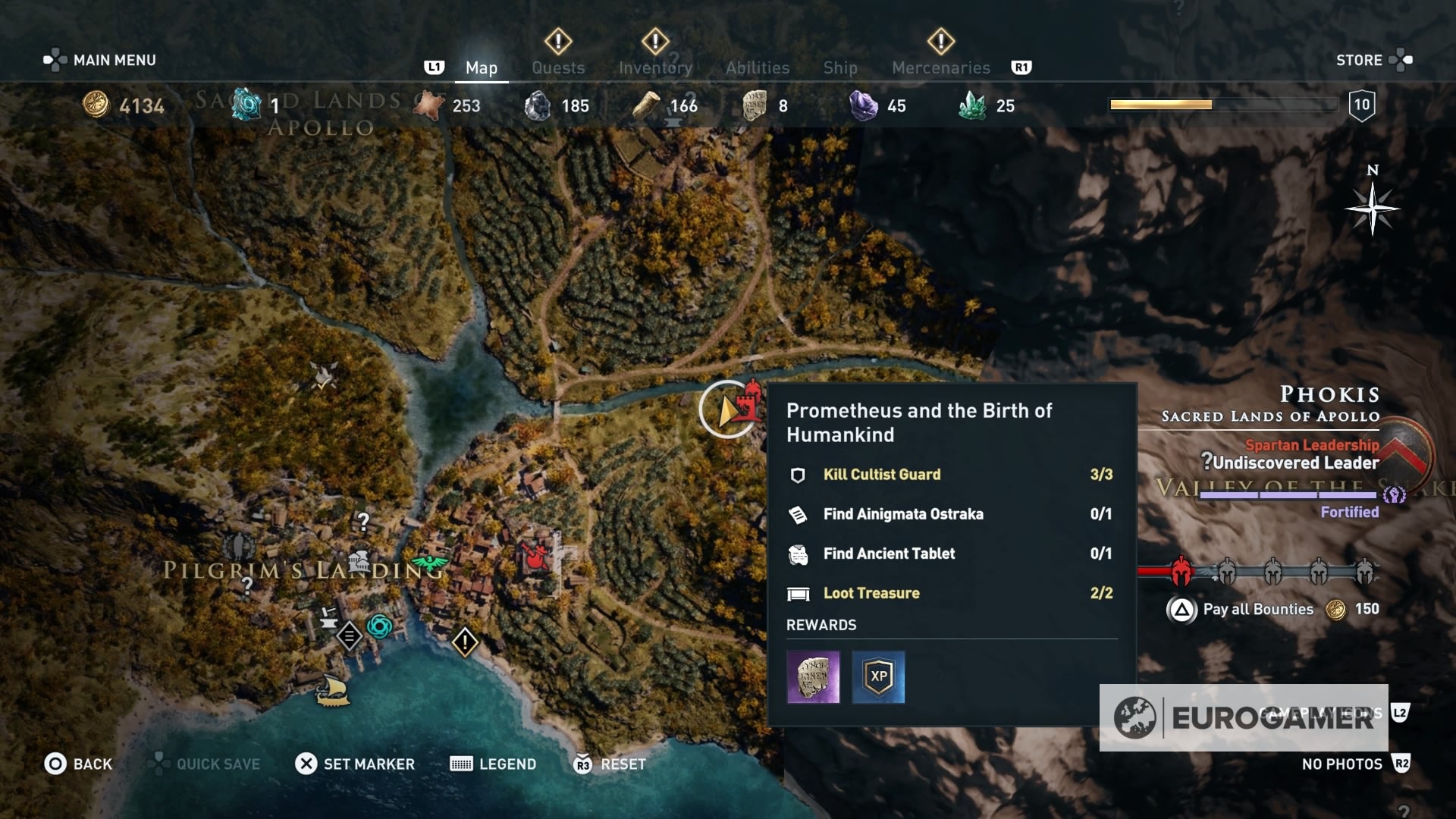This screenshot has height=819, width=1456.
Task: Switch to the Quests tab
Action: tap(559, 67)
